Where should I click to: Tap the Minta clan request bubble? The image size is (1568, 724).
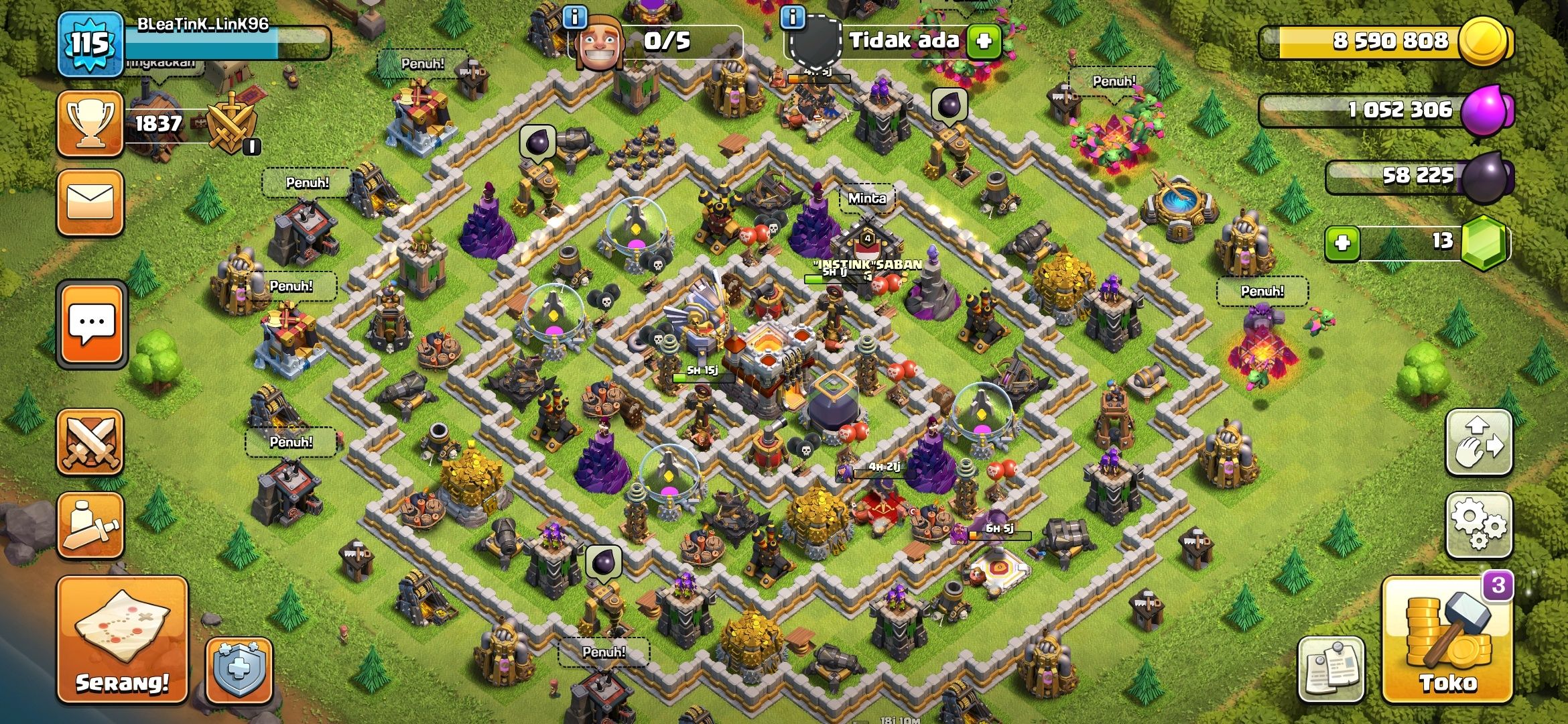(867, 199)
